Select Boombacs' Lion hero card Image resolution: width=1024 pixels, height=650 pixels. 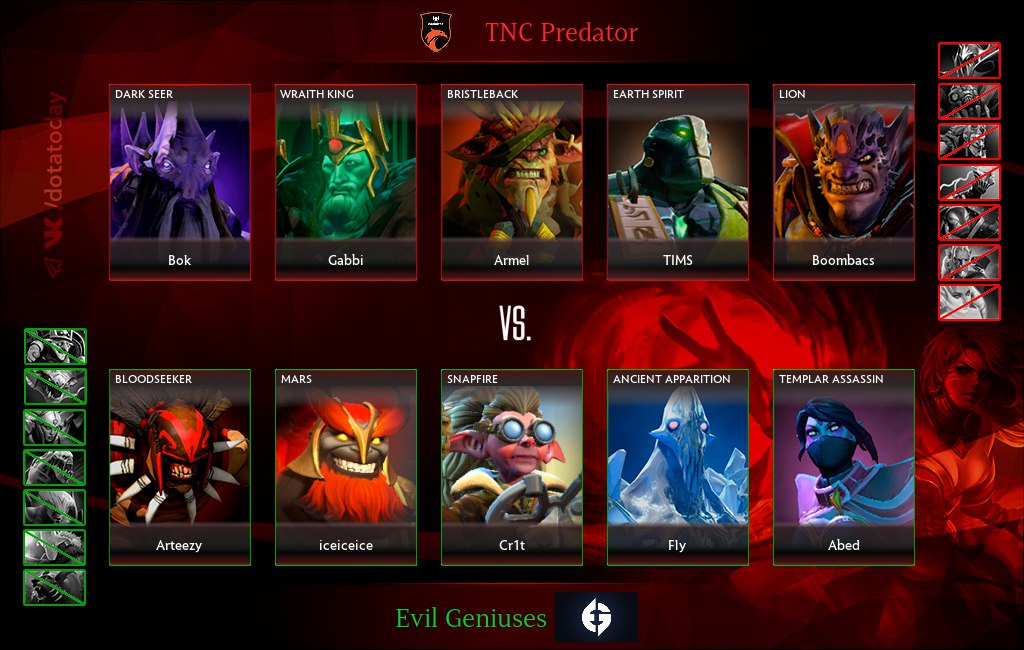click(843, 182)
